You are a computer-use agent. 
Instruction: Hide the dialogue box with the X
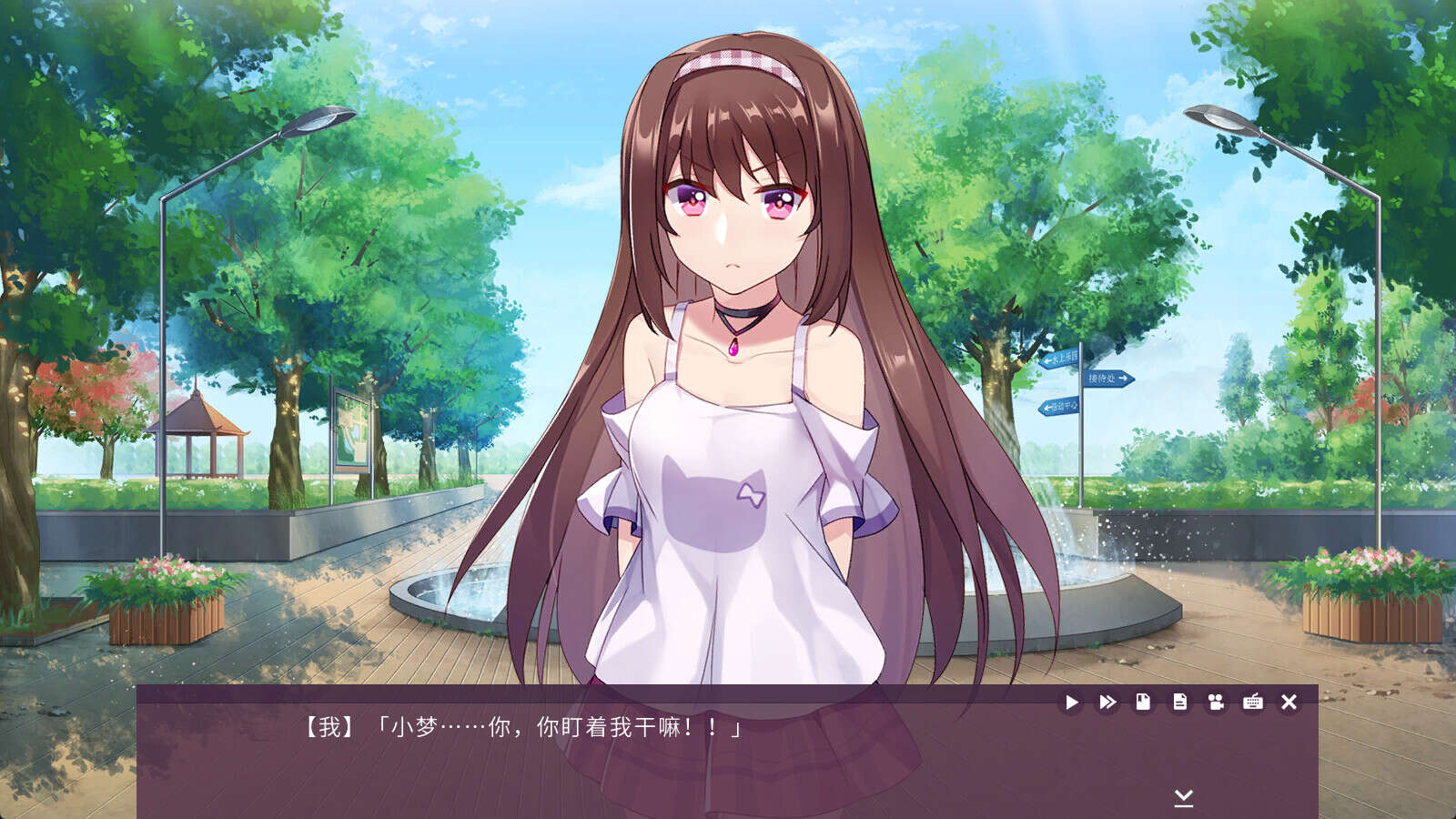click(x=1289, y=702)
